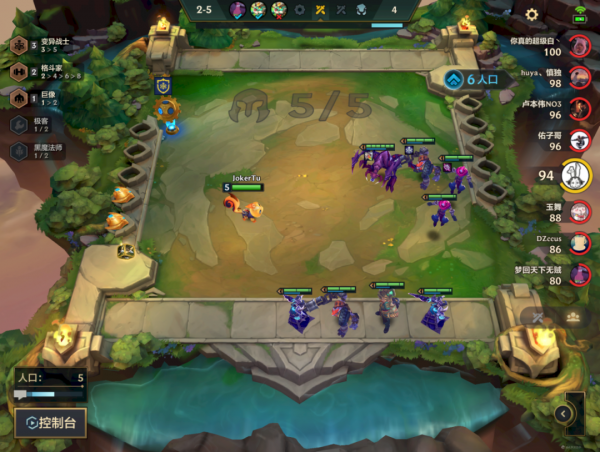Open the settings gear menu
The image size is (600, 452).
(x=532, y=14)
